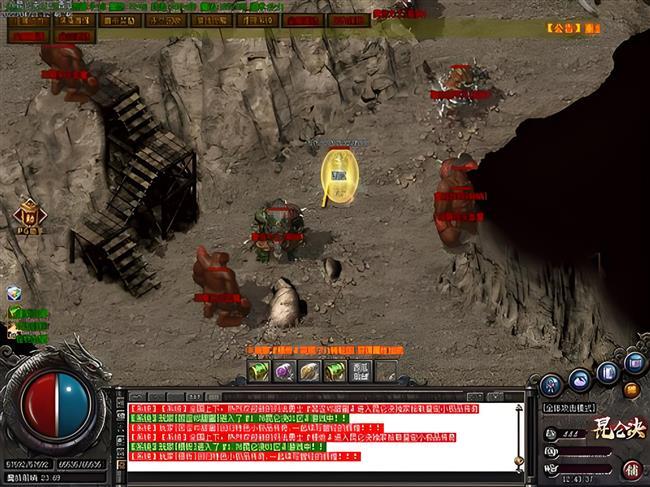Use the purple orb hotbar item

[x=284, y=371]
